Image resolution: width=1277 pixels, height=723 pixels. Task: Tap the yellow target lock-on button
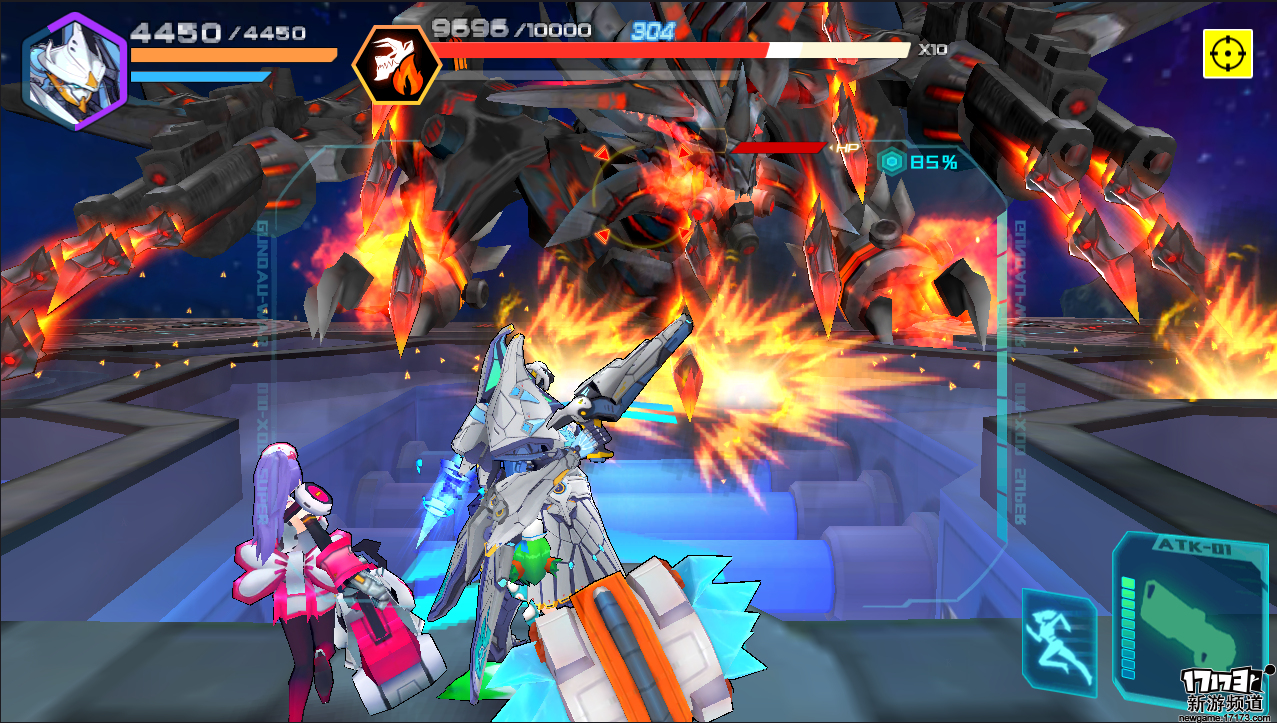tap(1227, 53)
